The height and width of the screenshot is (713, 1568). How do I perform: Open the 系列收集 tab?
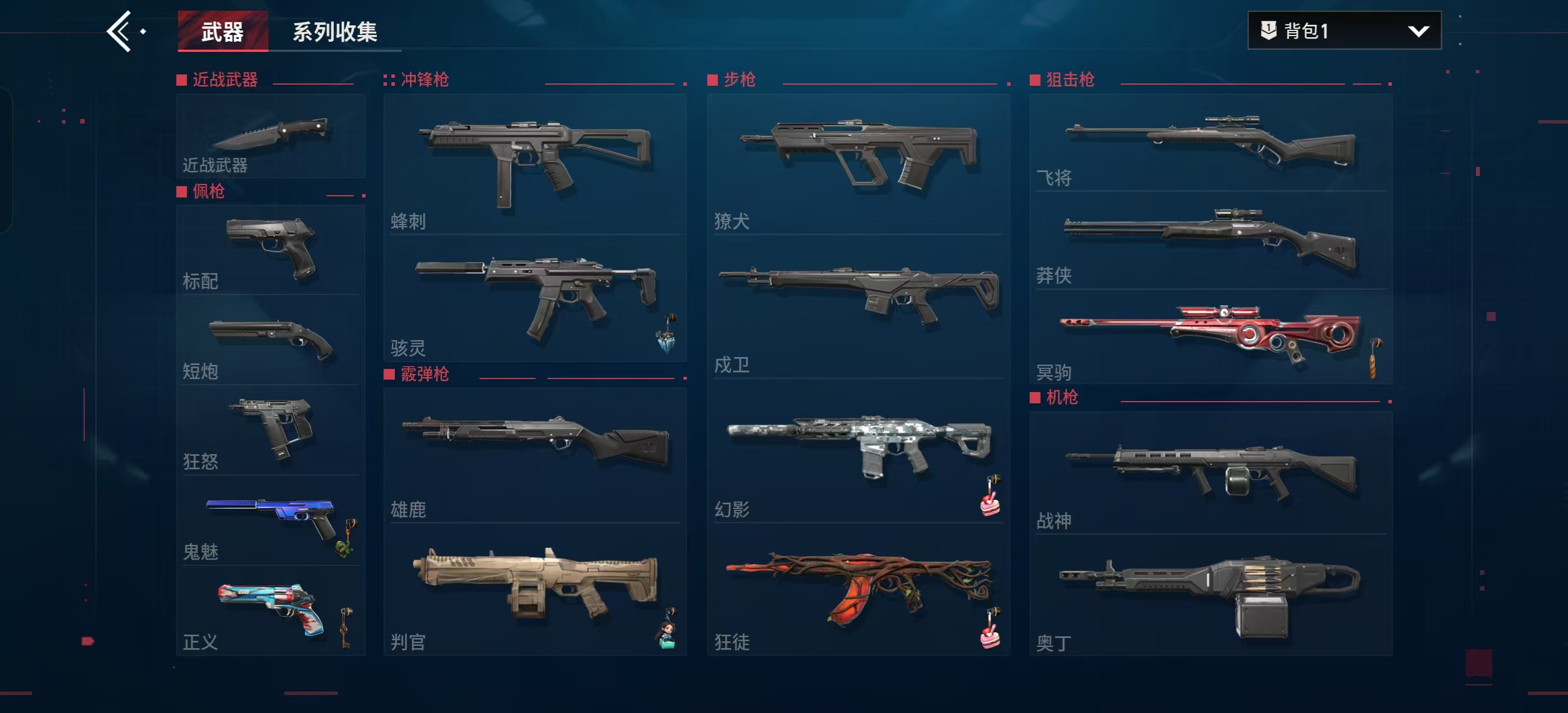[x=335, y=32]
